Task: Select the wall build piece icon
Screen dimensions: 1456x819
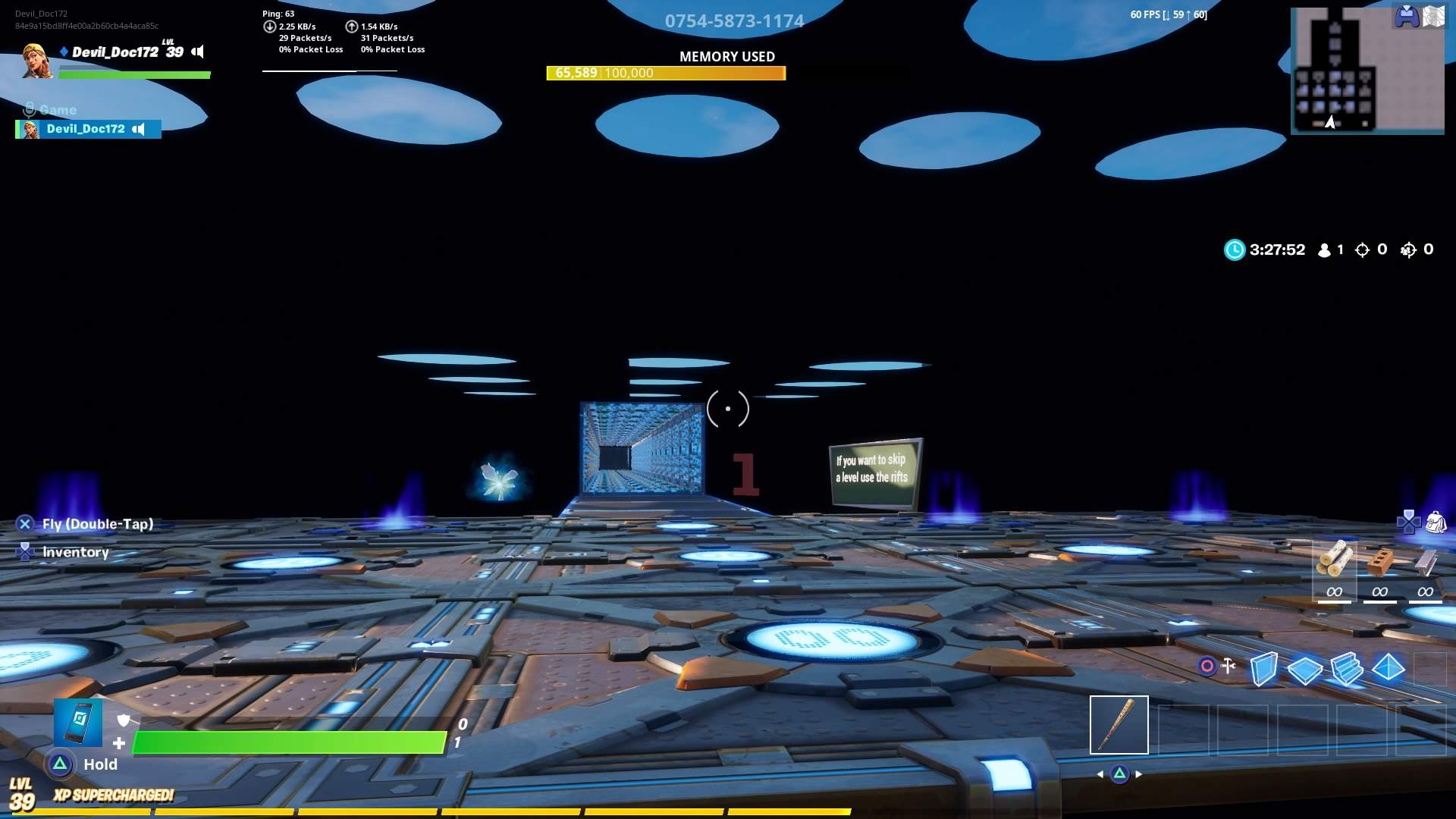Action: click(x=1264, y=670)
